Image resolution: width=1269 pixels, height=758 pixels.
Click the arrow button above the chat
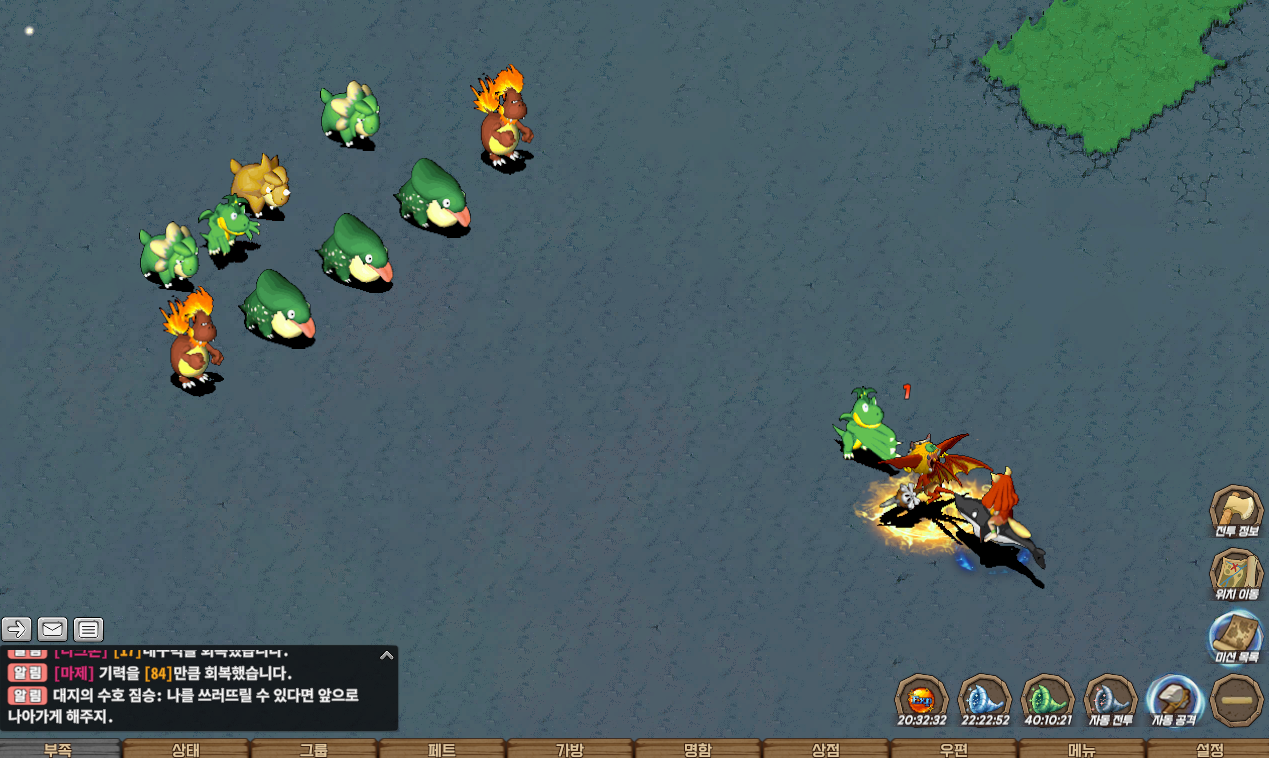(x=17, y=629)
